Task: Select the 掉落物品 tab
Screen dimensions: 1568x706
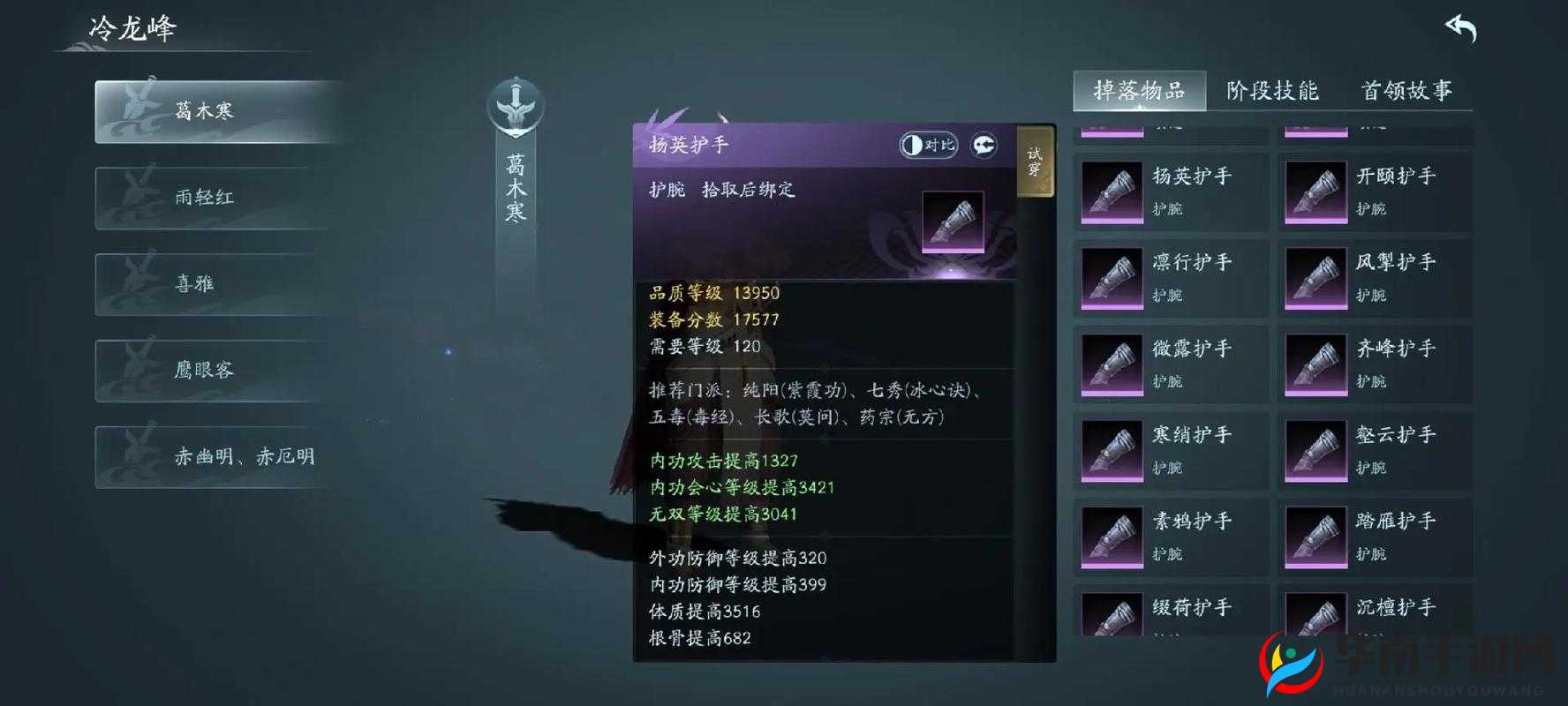Action: click(1140, 91)
